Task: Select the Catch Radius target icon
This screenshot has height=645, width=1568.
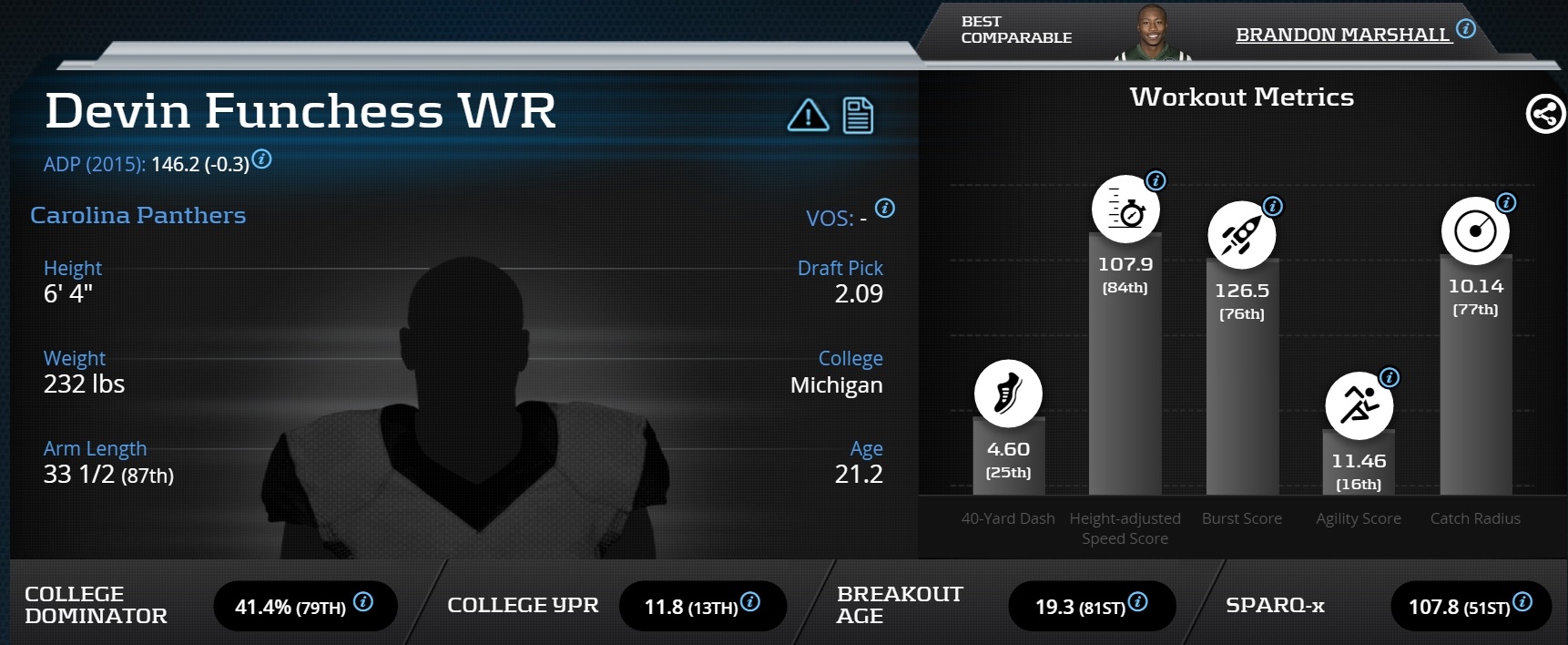Action: [1475, 230]
